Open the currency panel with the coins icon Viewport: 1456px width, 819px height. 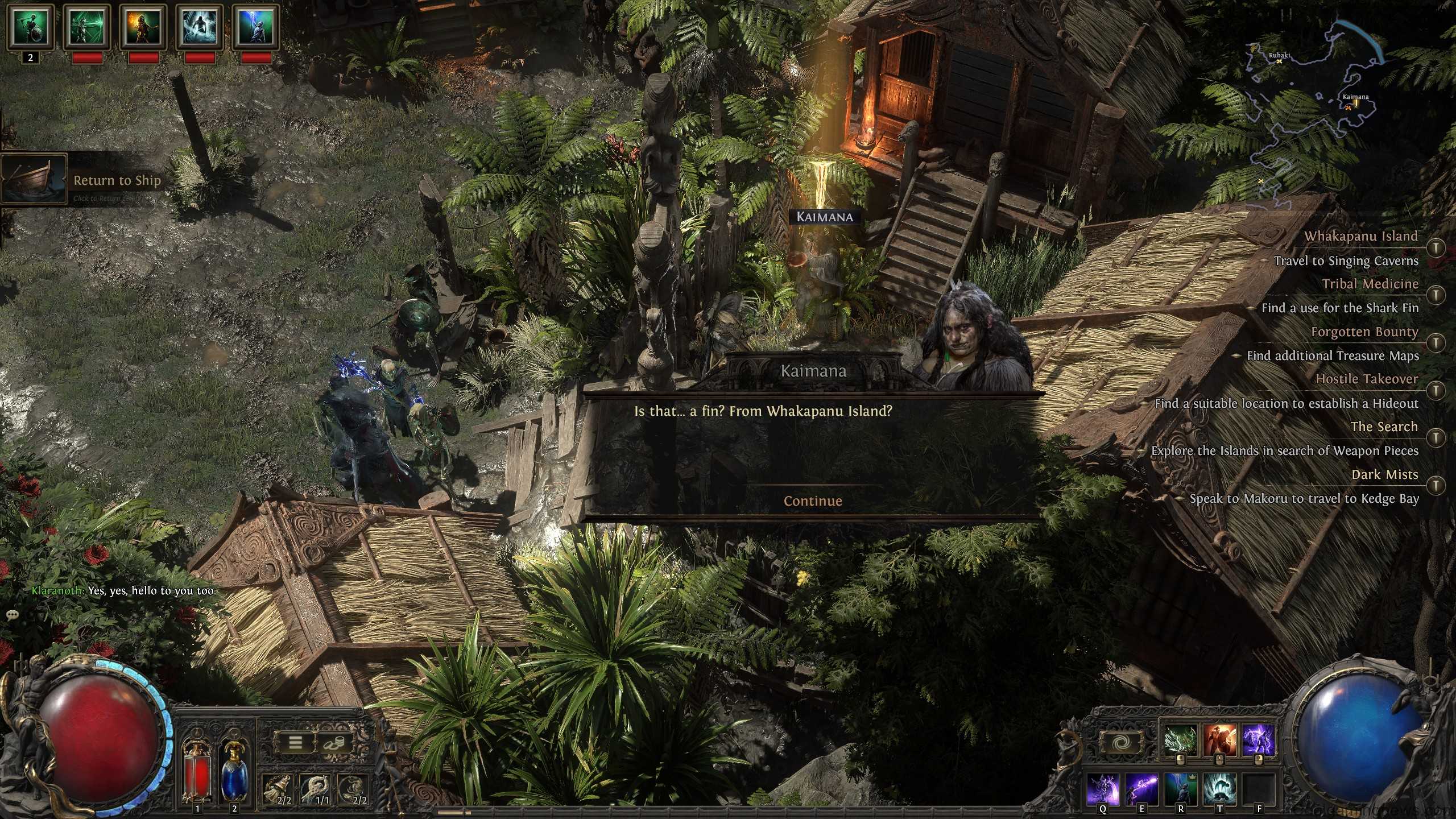click(x=333, y=743)
